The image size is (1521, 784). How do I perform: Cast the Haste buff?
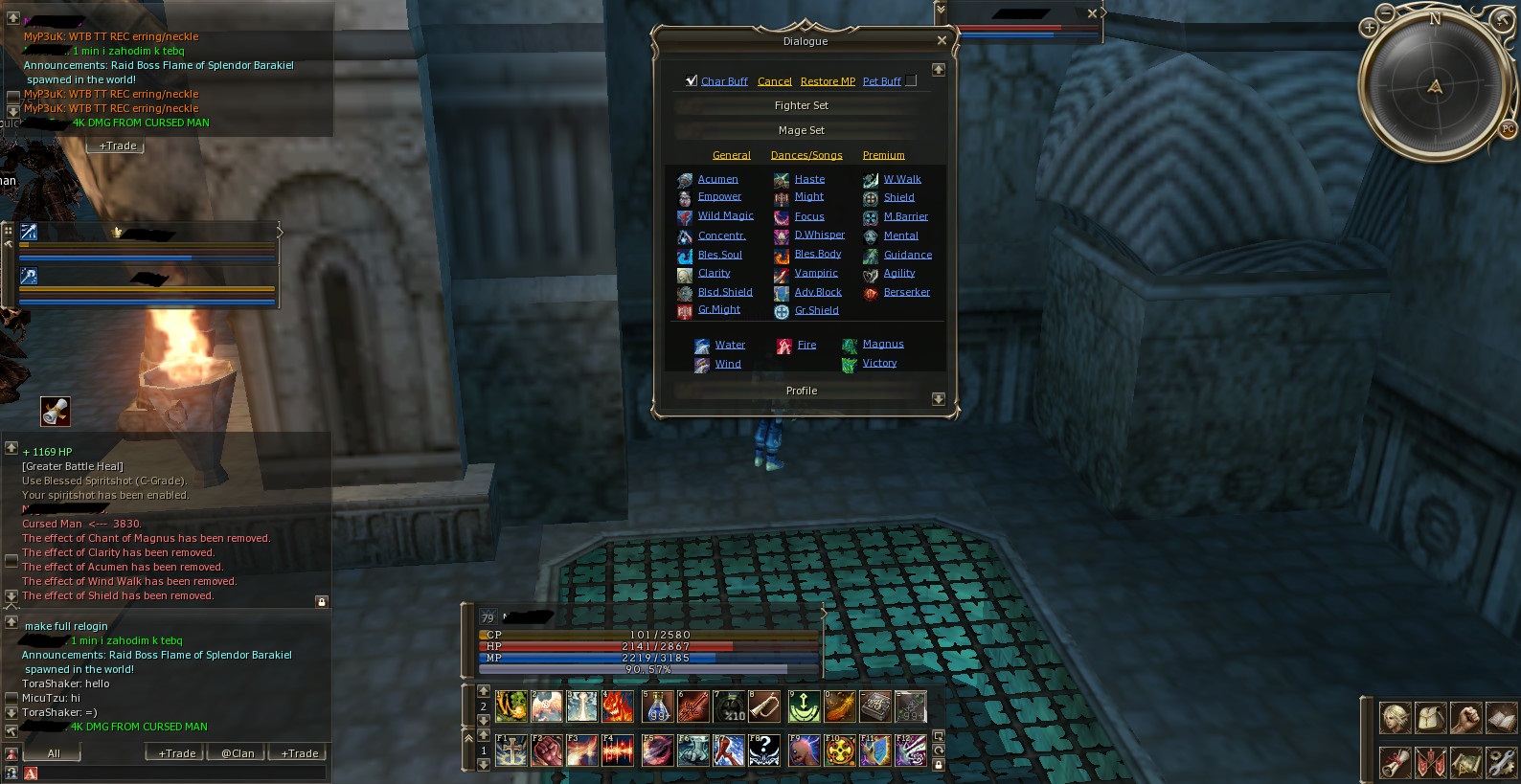tap(809, 179)
